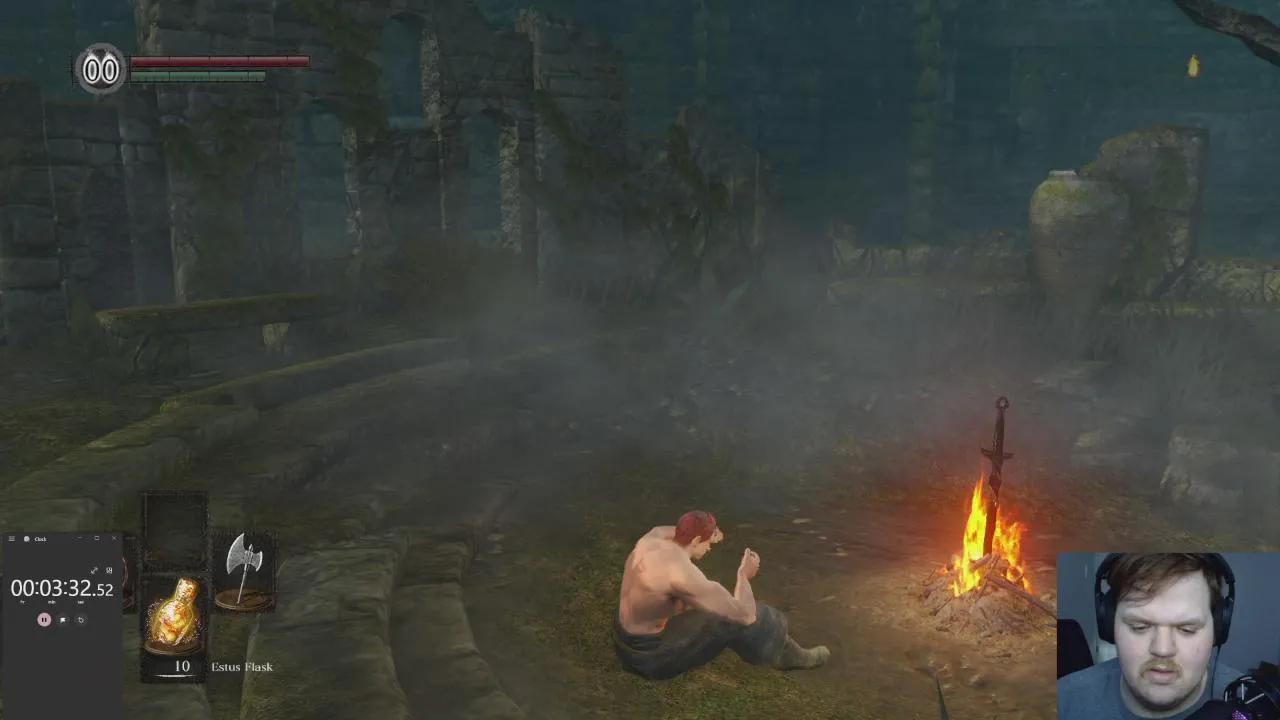Click the stopwatch time display
This screenshot has width=1280, height=720.
62,587
